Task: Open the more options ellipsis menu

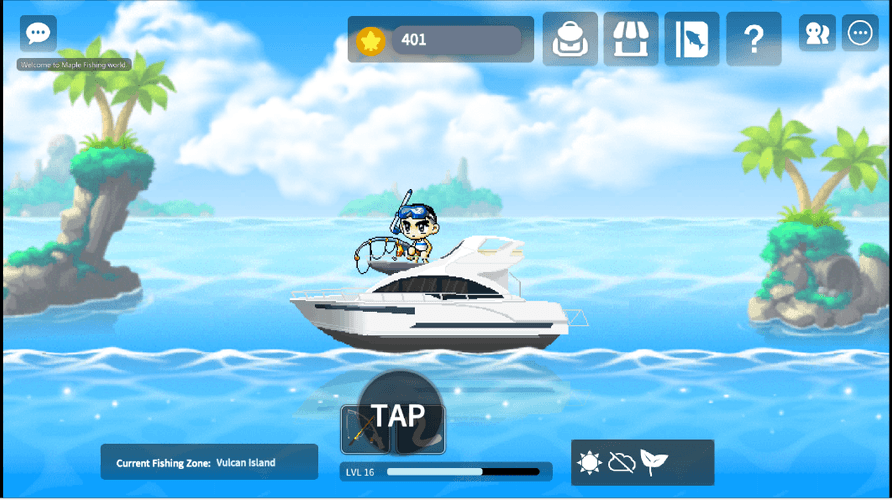Action: pyautogui.click(x=860, y=33)
